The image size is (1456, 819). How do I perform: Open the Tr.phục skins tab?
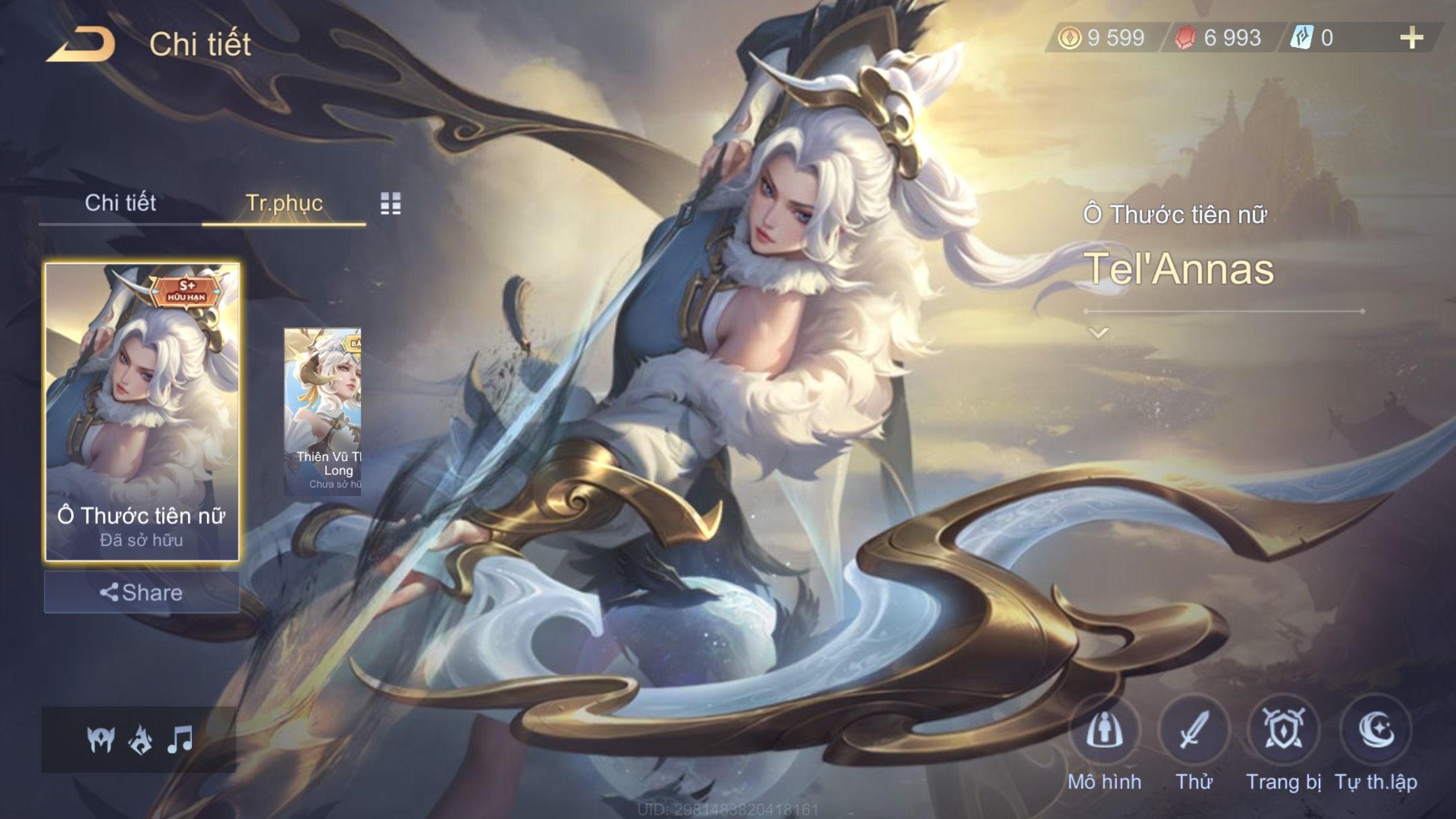click(x=284, y=203)
